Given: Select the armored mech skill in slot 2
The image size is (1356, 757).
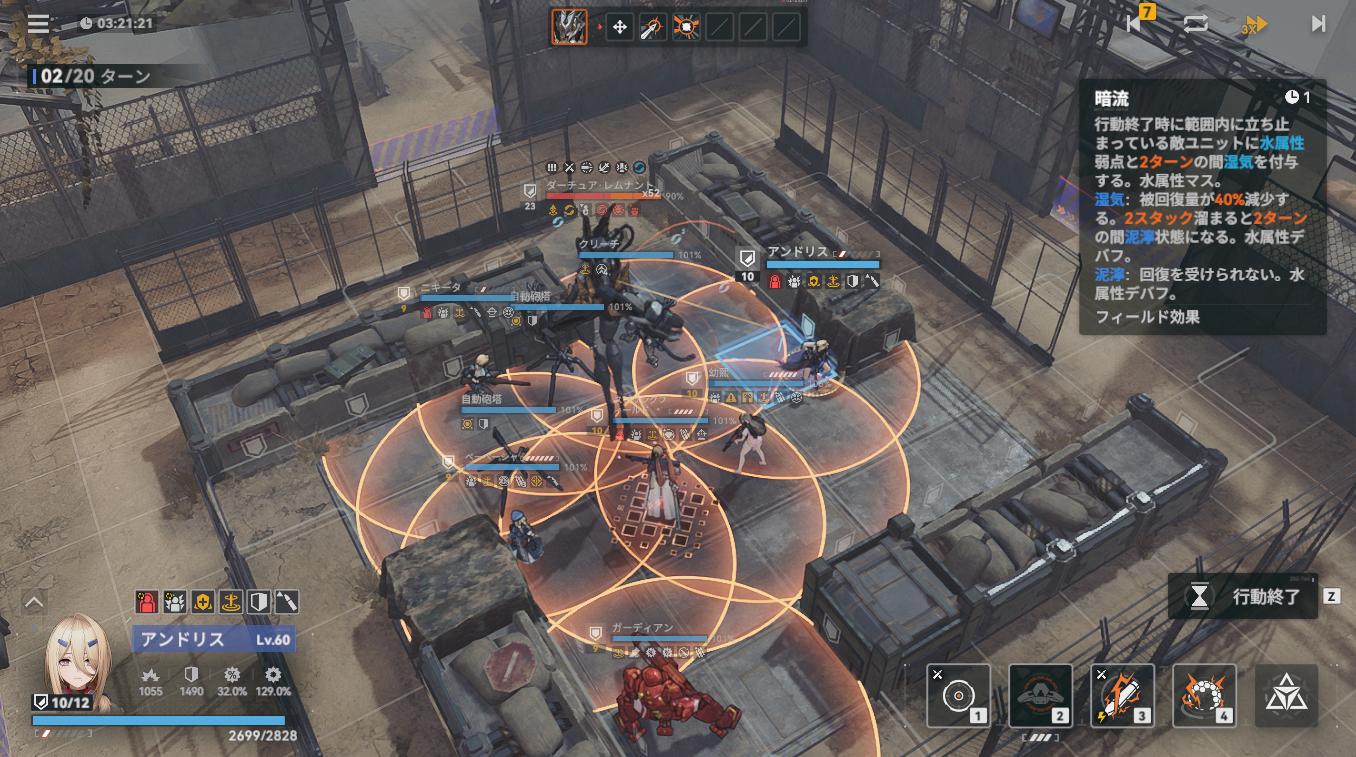Looking at the screenshot, I should (x=1040, y=696).
